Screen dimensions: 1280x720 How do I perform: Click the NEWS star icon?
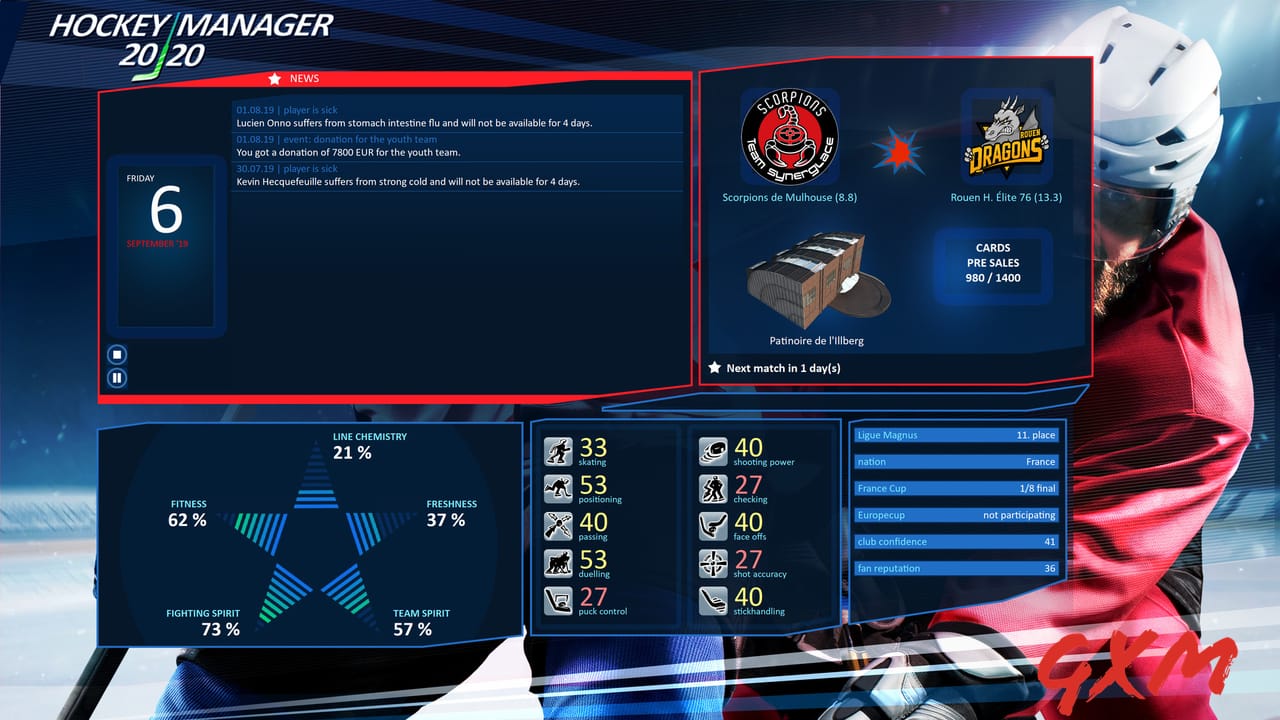tap(276, 78)
